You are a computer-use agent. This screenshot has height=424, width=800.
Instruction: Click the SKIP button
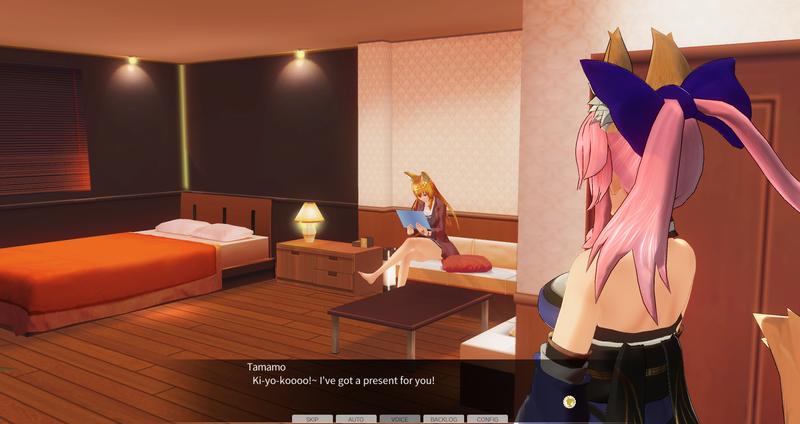312,419
